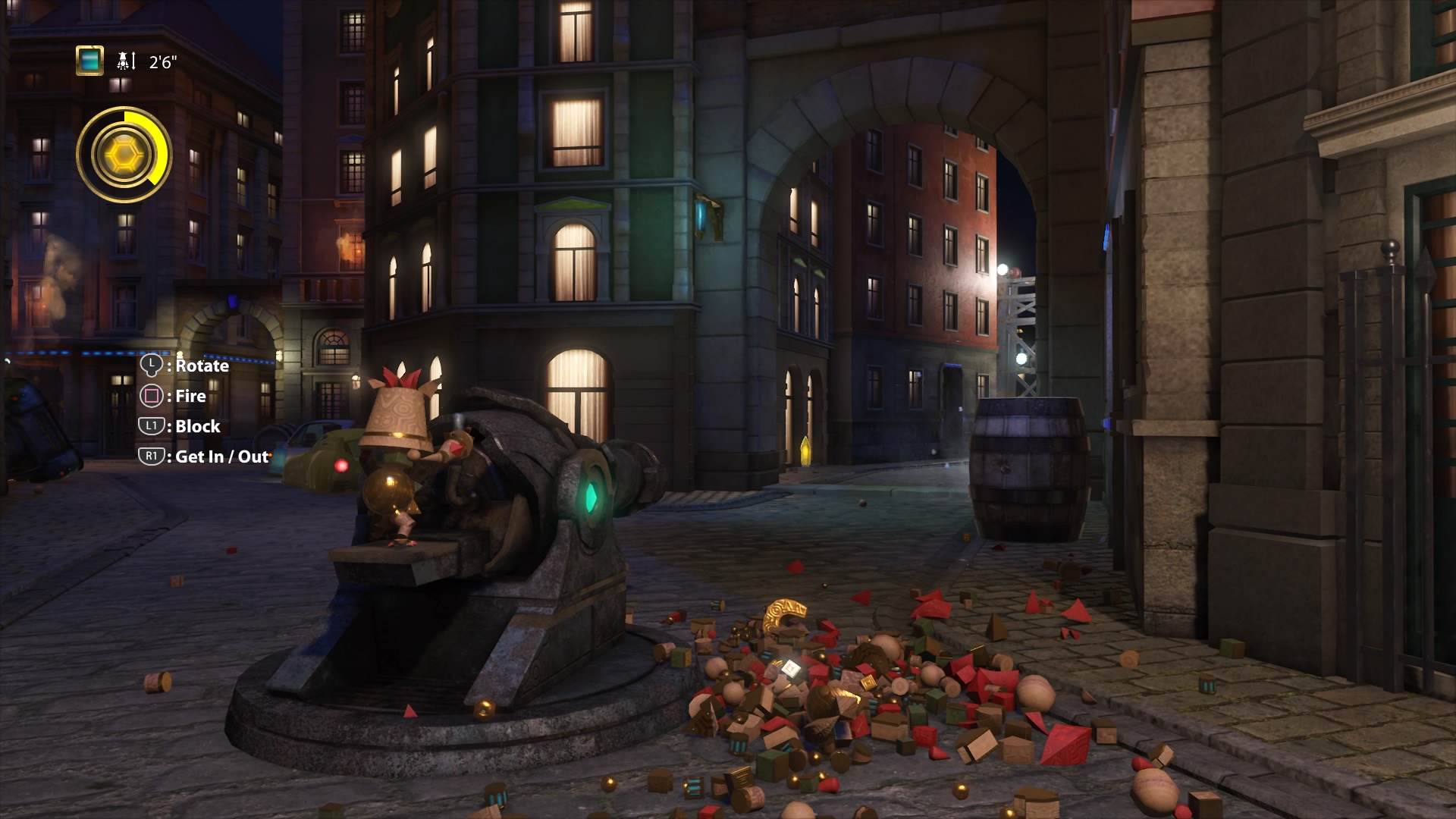The width and height of the screenshot is (1456, 819).
Task: Click the Knack height figure icon
Action: (x=125, y=61)
